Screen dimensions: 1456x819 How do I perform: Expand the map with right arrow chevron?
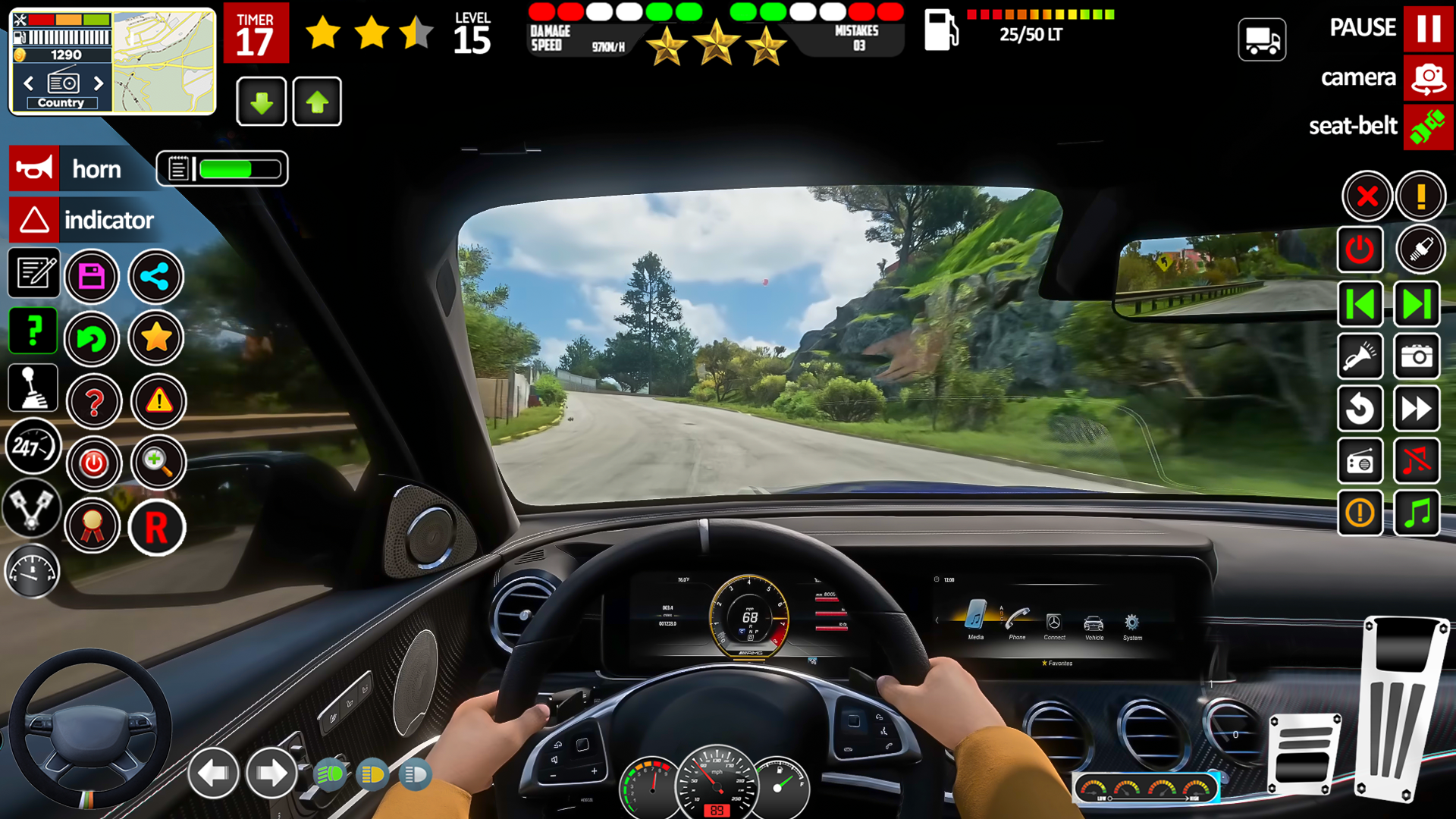[98, 83]
